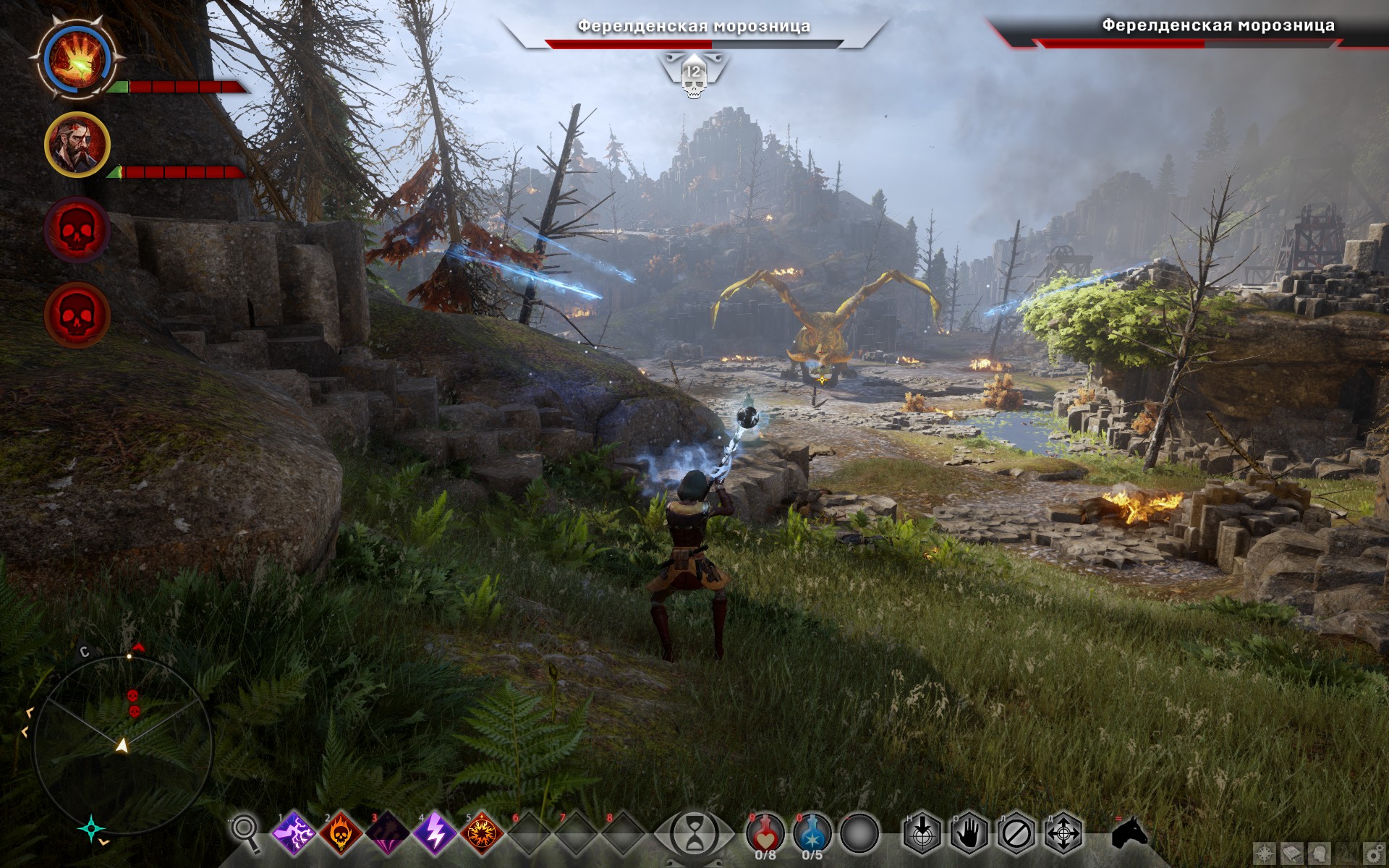The width and height of the screenshot is (1389, 868).
Task: Select the bearded companion portrait
Action: (x=77, y=145)
